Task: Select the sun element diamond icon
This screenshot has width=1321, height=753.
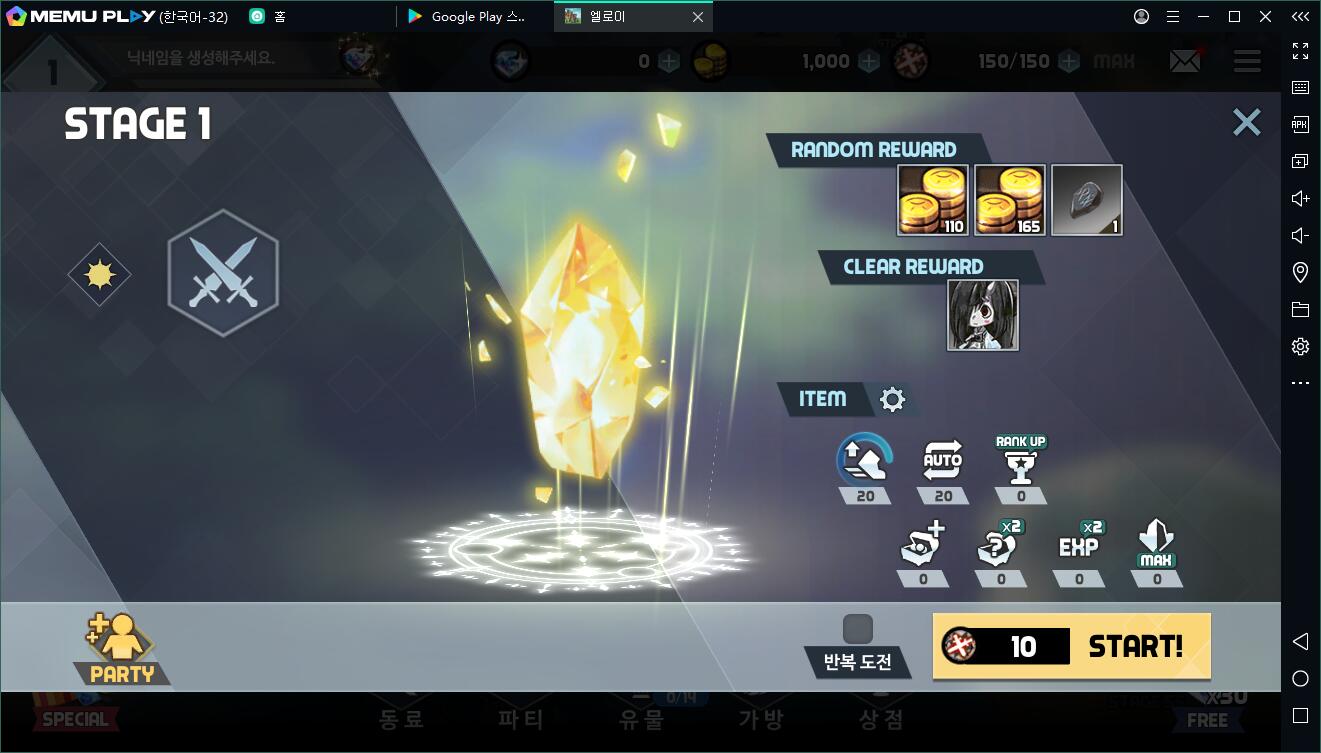Action: [99, 274]
